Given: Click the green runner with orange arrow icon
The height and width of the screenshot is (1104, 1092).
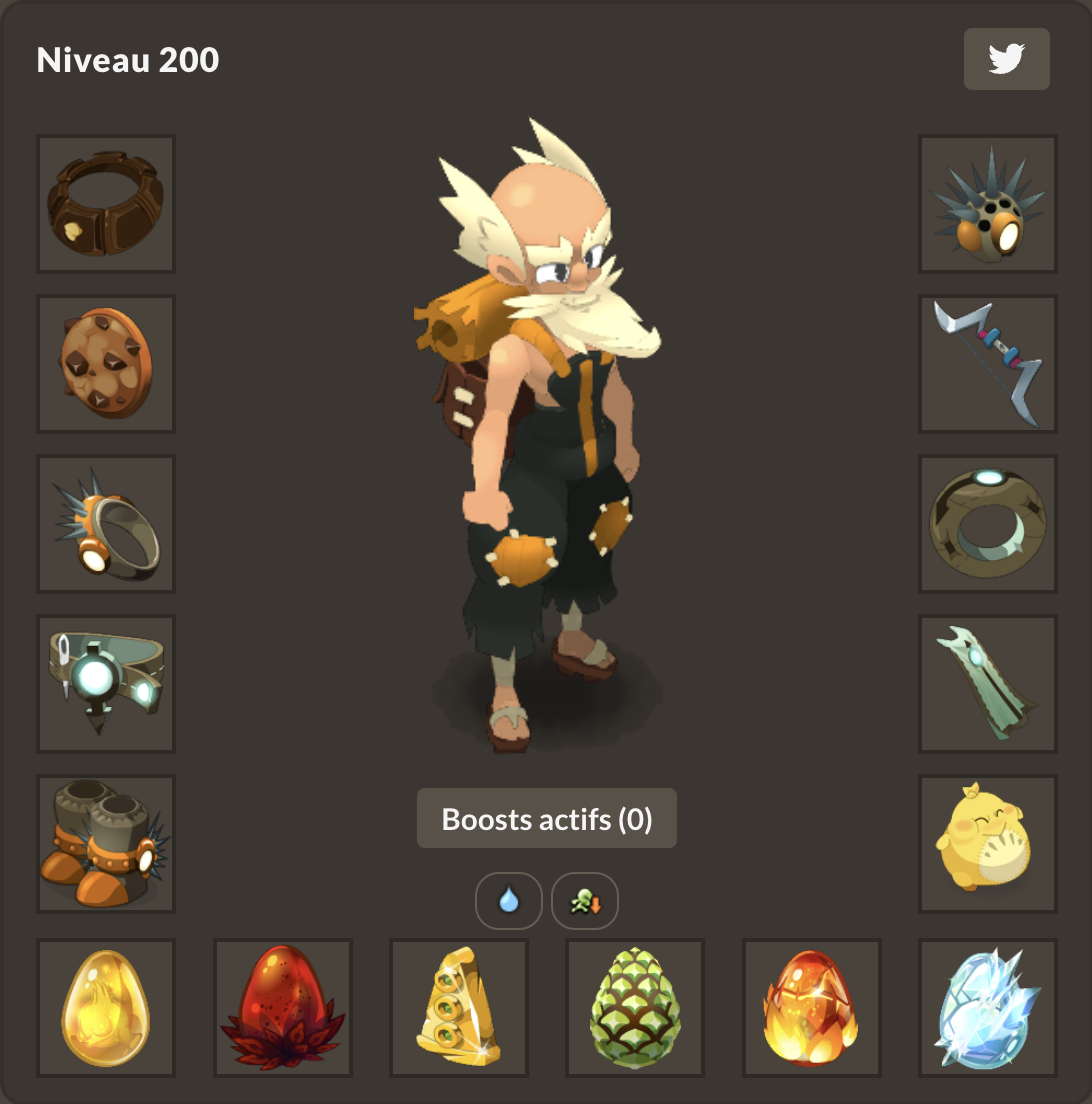Looking at the screenshot, I should (x=585, y=901).
